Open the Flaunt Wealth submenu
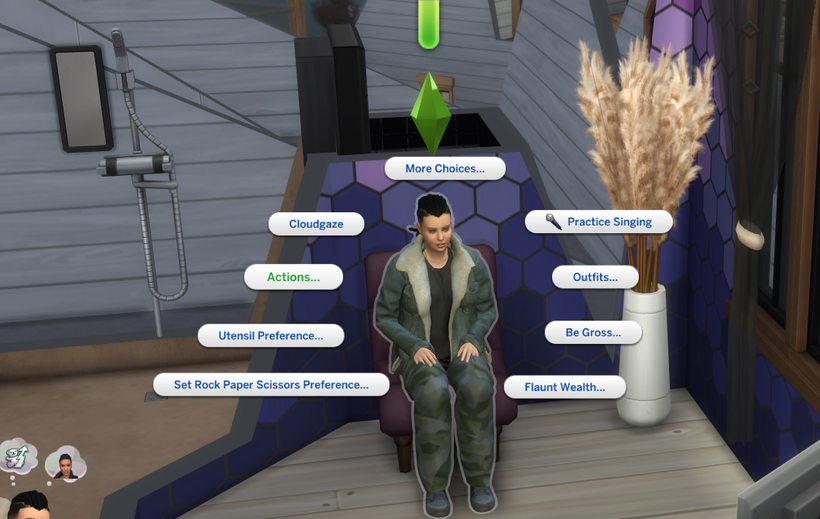Viewport: 820px width, 519px height. 565,387
